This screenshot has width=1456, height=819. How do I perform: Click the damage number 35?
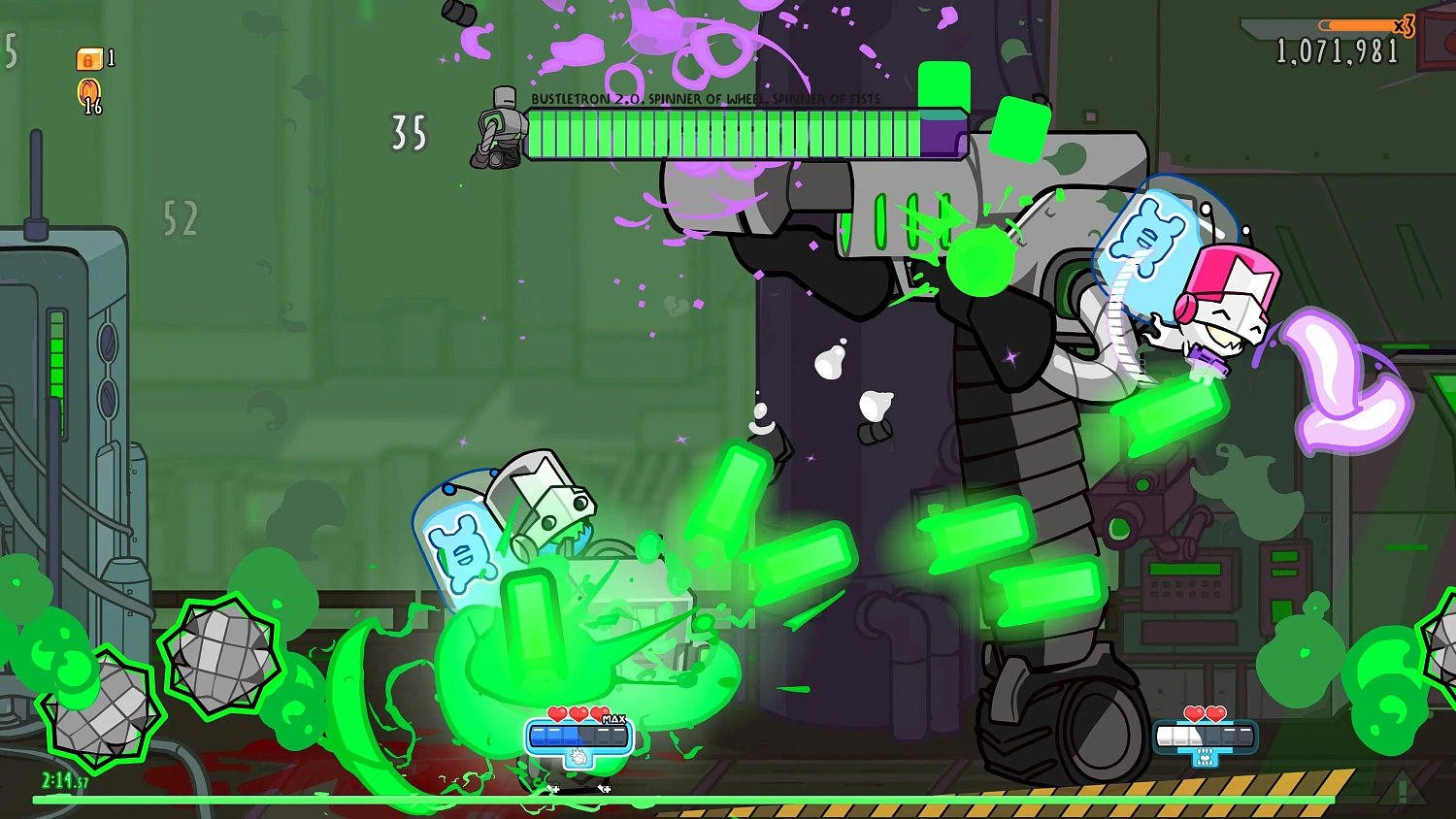[x=408, y=132]
